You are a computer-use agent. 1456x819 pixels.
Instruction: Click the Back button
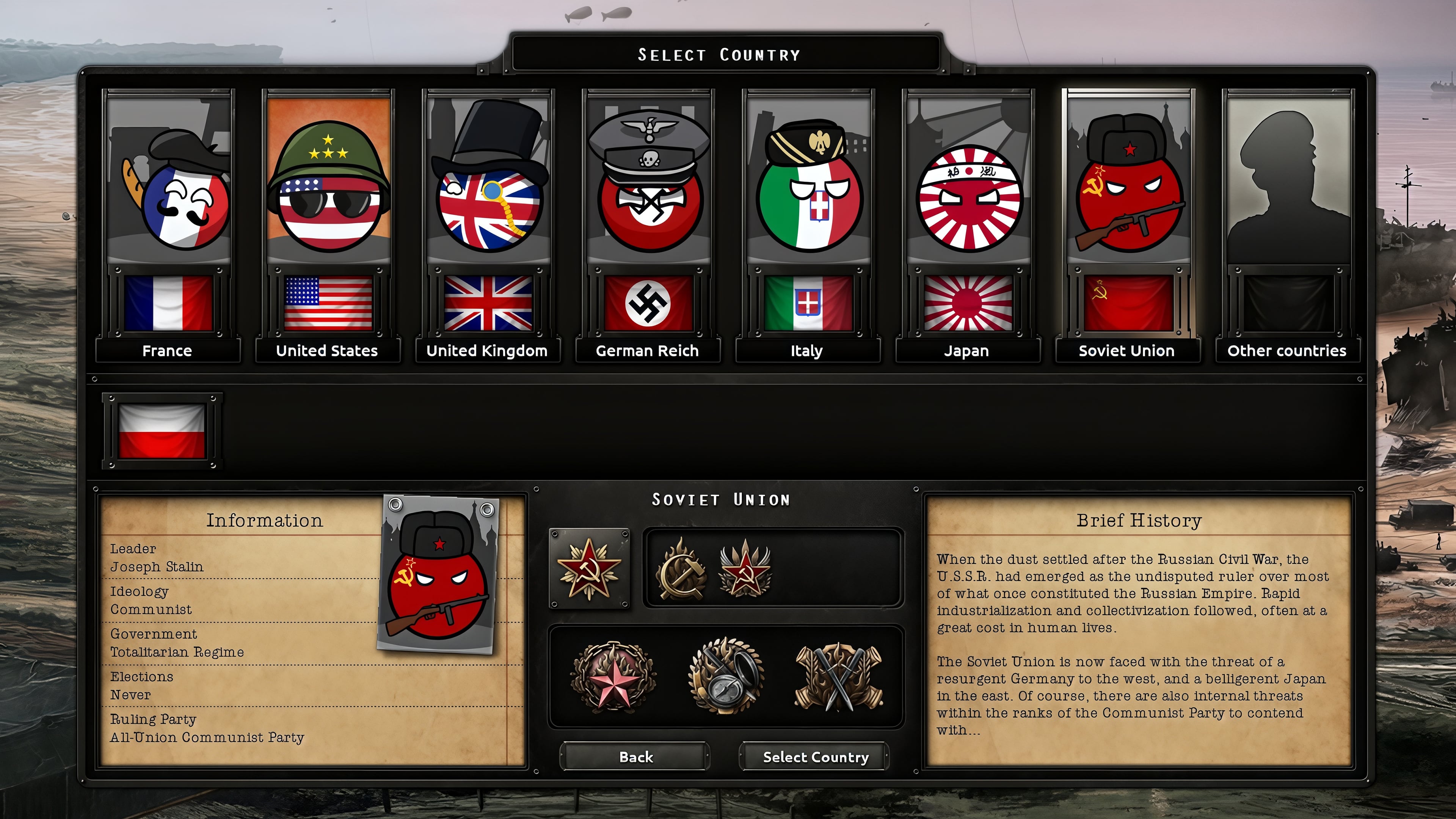(x=635, y=756)
